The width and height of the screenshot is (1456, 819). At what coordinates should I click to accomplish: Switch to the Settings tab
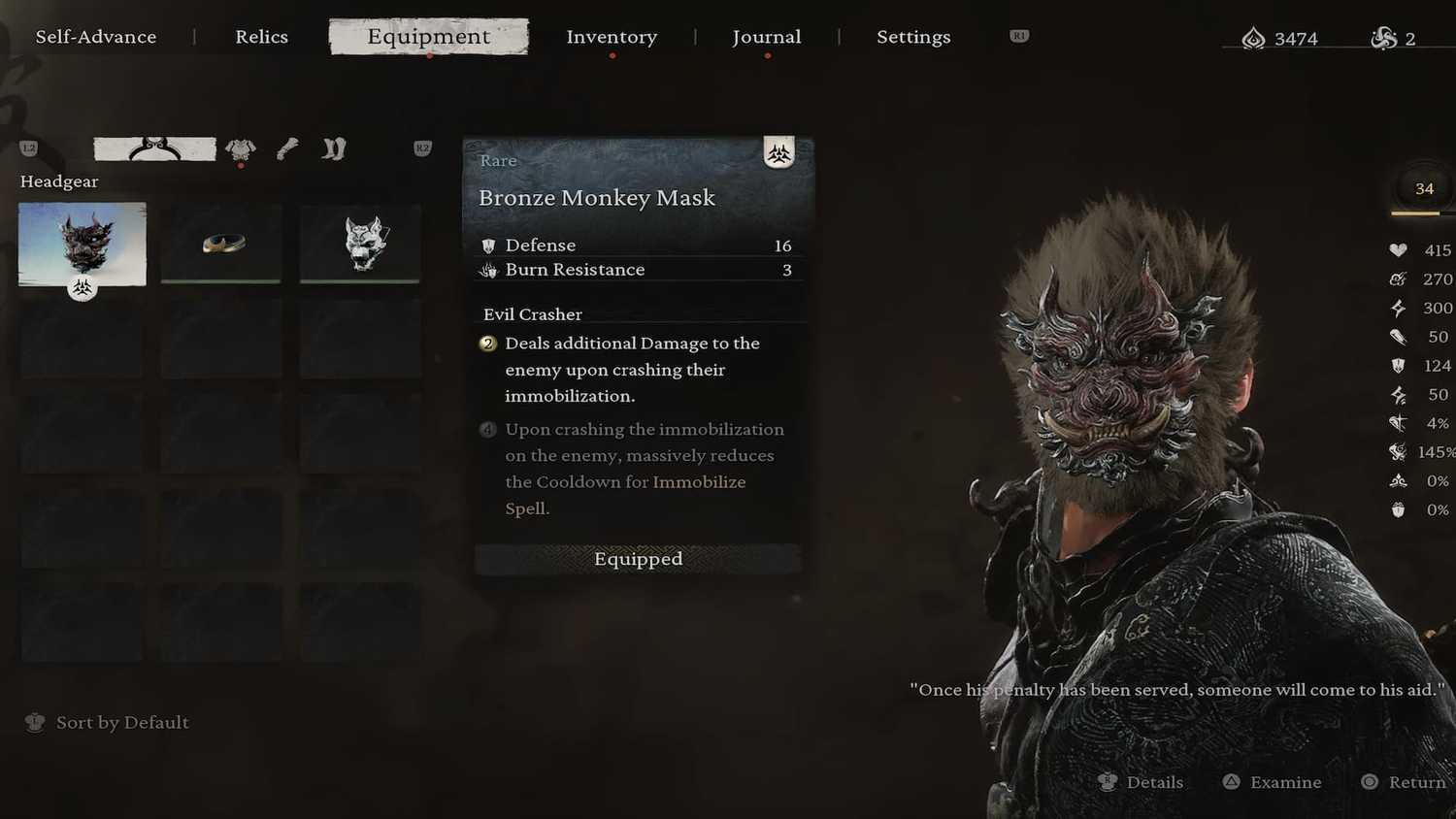[x=913, y=37]
